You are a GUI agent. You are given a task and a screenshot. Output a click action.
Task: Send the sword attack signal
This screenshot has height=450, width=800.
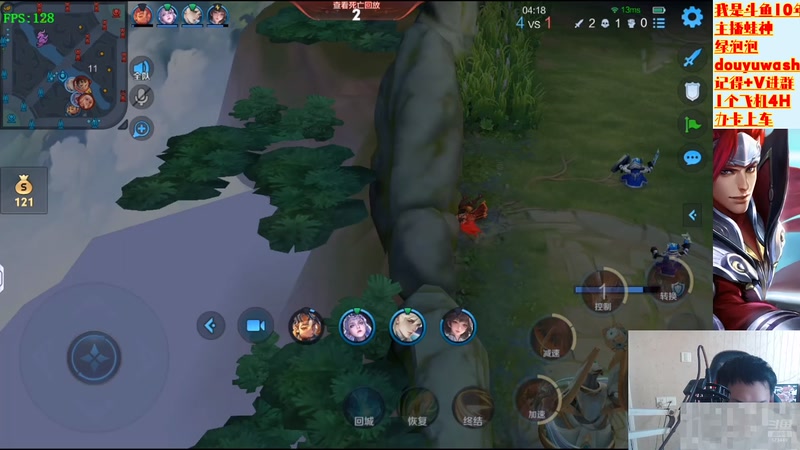click(x=692, y=58)
